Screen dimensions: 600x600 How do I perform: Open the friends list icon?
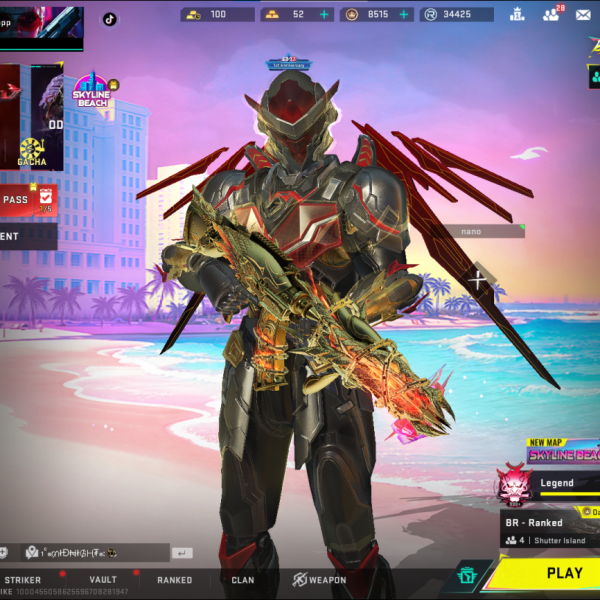[x=551, y=14]
